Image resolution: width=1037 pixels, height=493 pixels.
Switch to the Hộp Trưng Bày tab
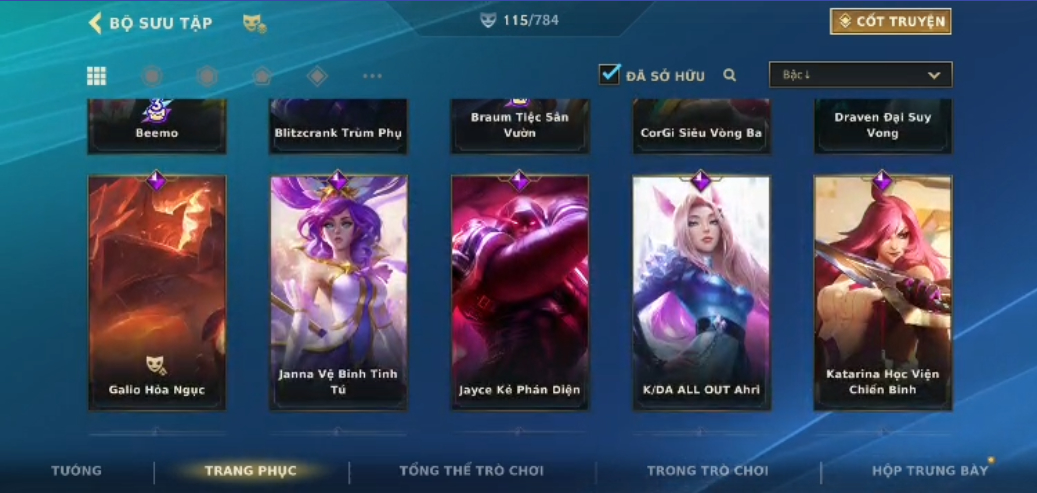click(929, 471)
